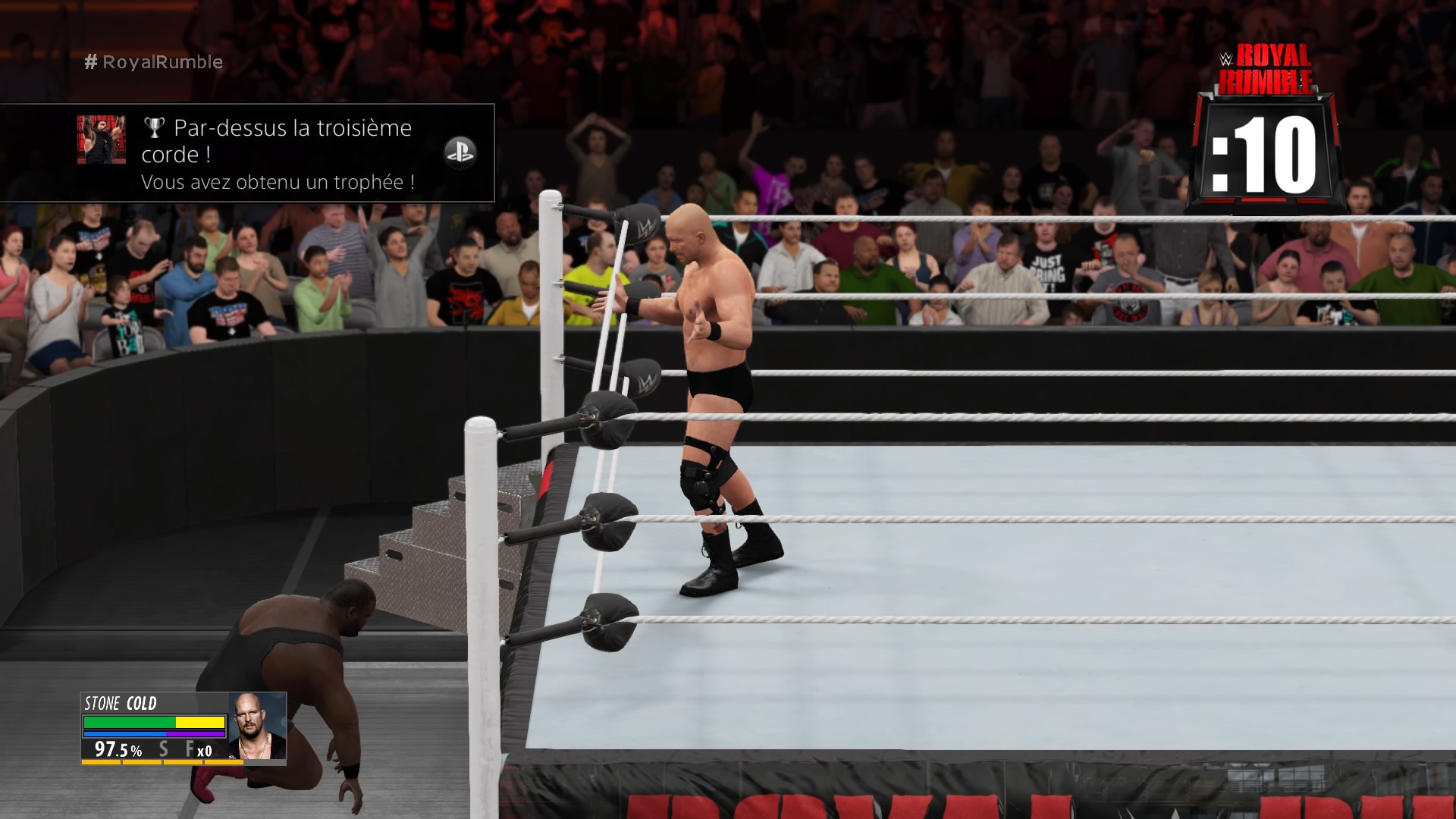Click the trophy notification's thumbnail image
Screen dimensions: 1456x819
click(101, 140)
